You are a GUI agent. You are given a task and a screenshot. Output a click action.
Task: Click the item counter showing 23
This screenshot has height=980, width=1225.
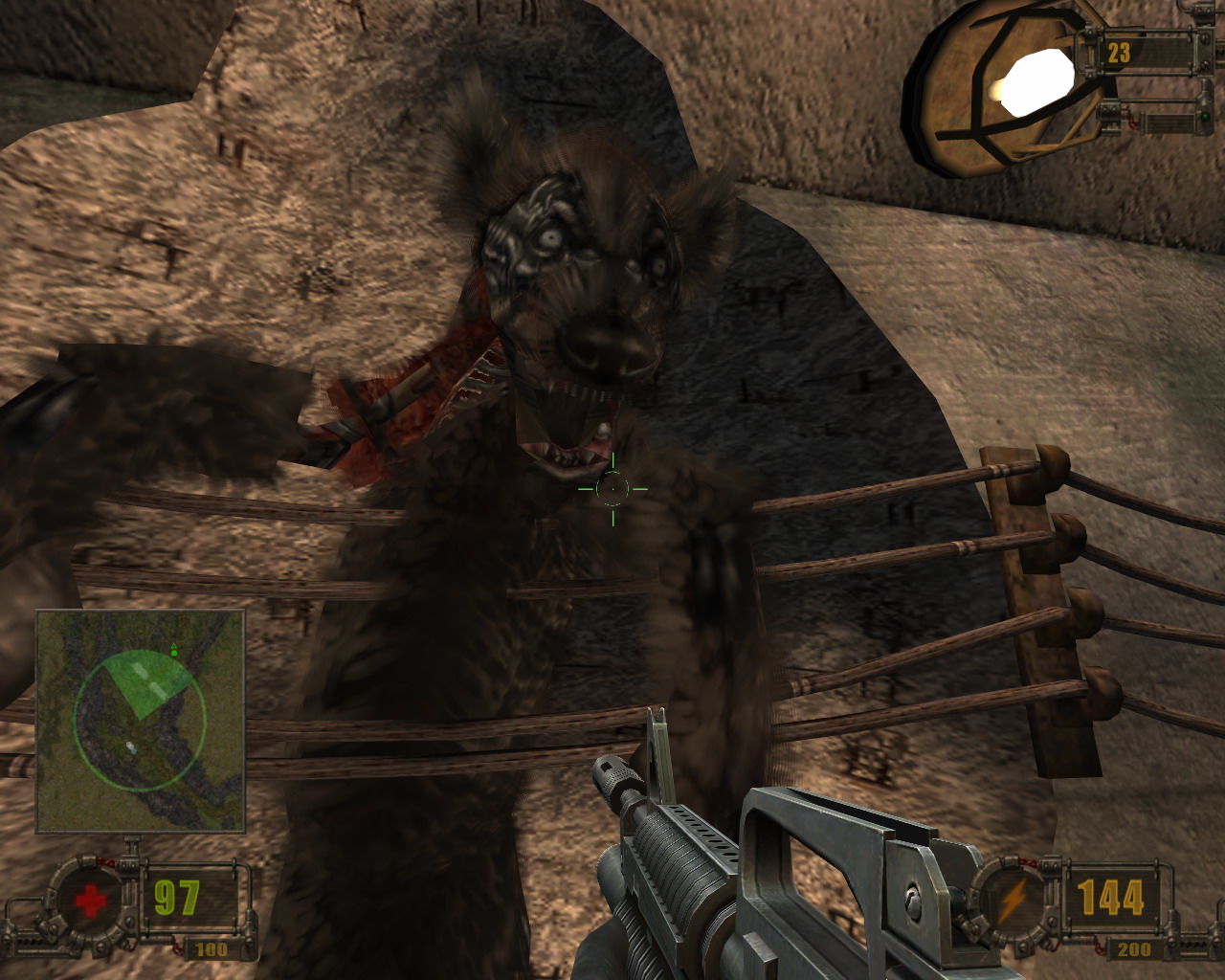(1118, 51)
